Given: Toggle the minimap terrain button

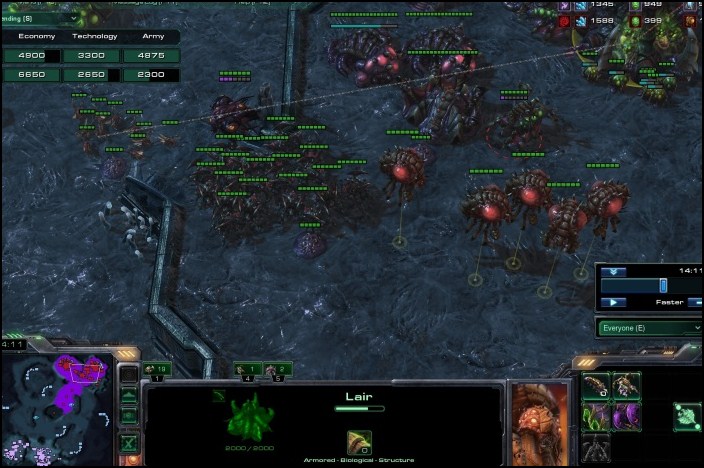Looking at the screenshot, I should click(129, 395).
